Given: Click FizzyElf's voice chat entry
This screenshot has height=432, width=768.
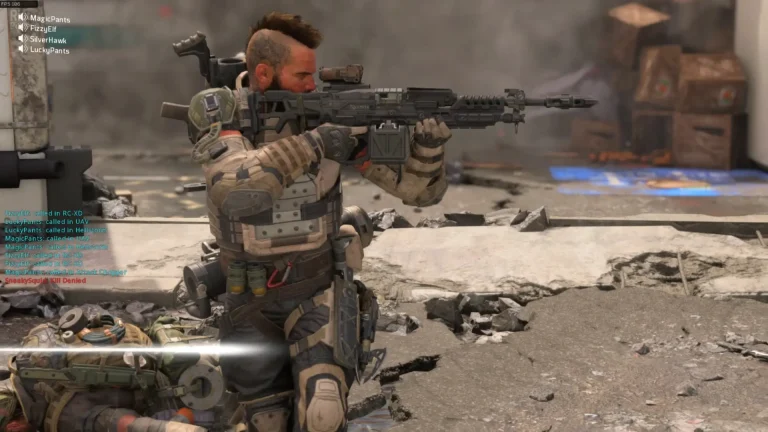Looking at the screenshot, I should pyautogui.click(x=45, y=29).
